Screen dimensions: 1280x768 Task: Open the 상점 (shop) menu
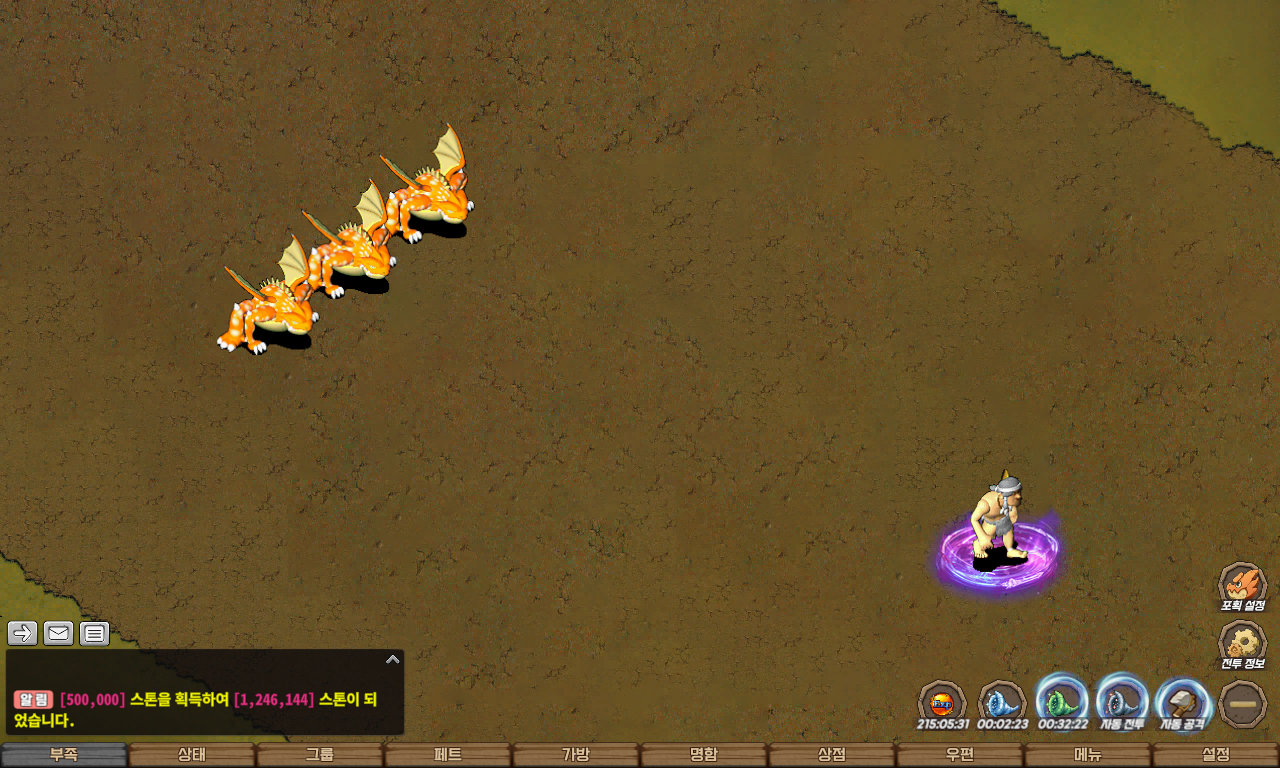click(832, 755)
